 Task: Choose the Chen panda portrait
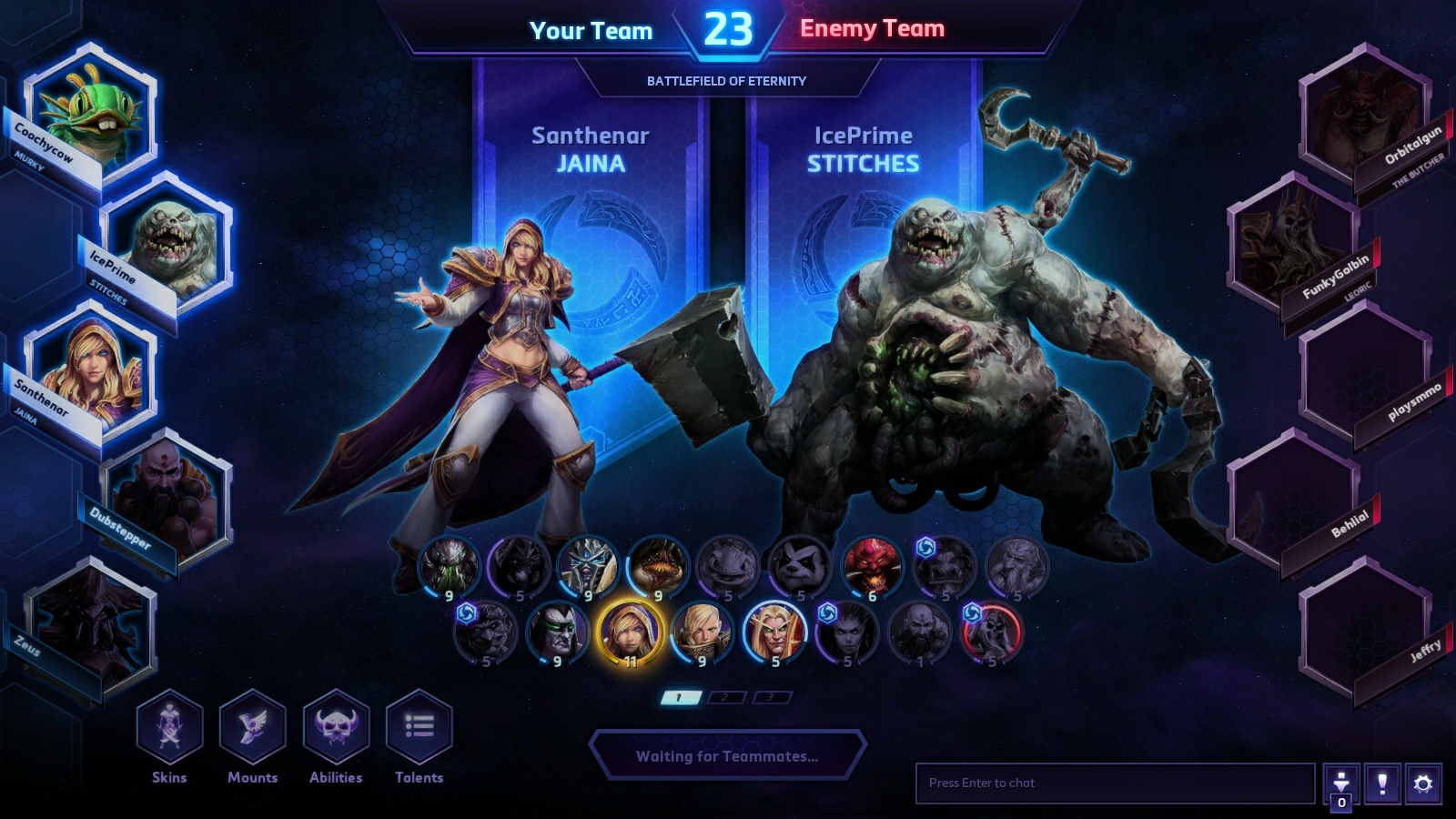[800, 566]
